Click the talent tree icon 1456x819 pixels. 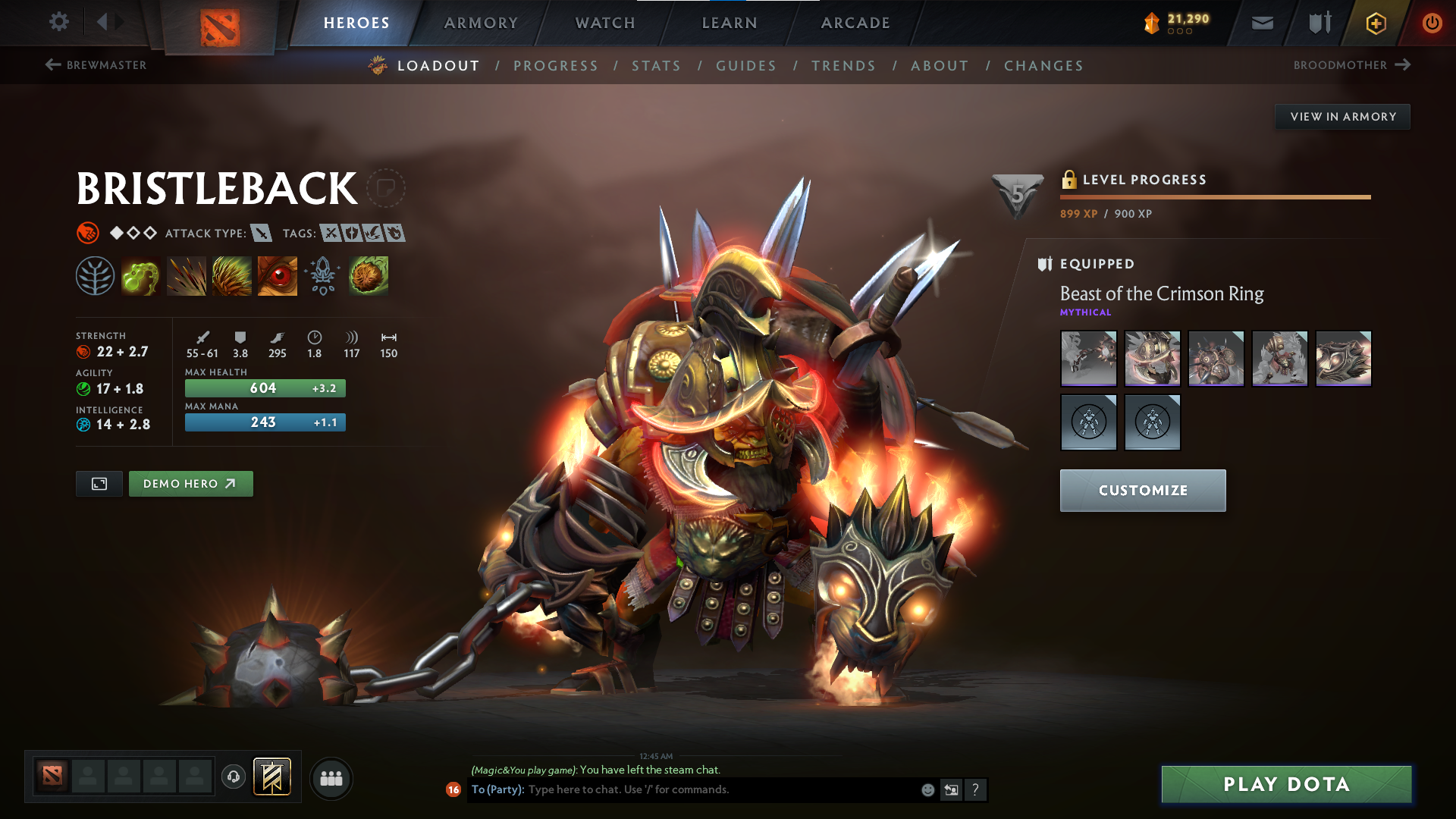pos(94,275)
